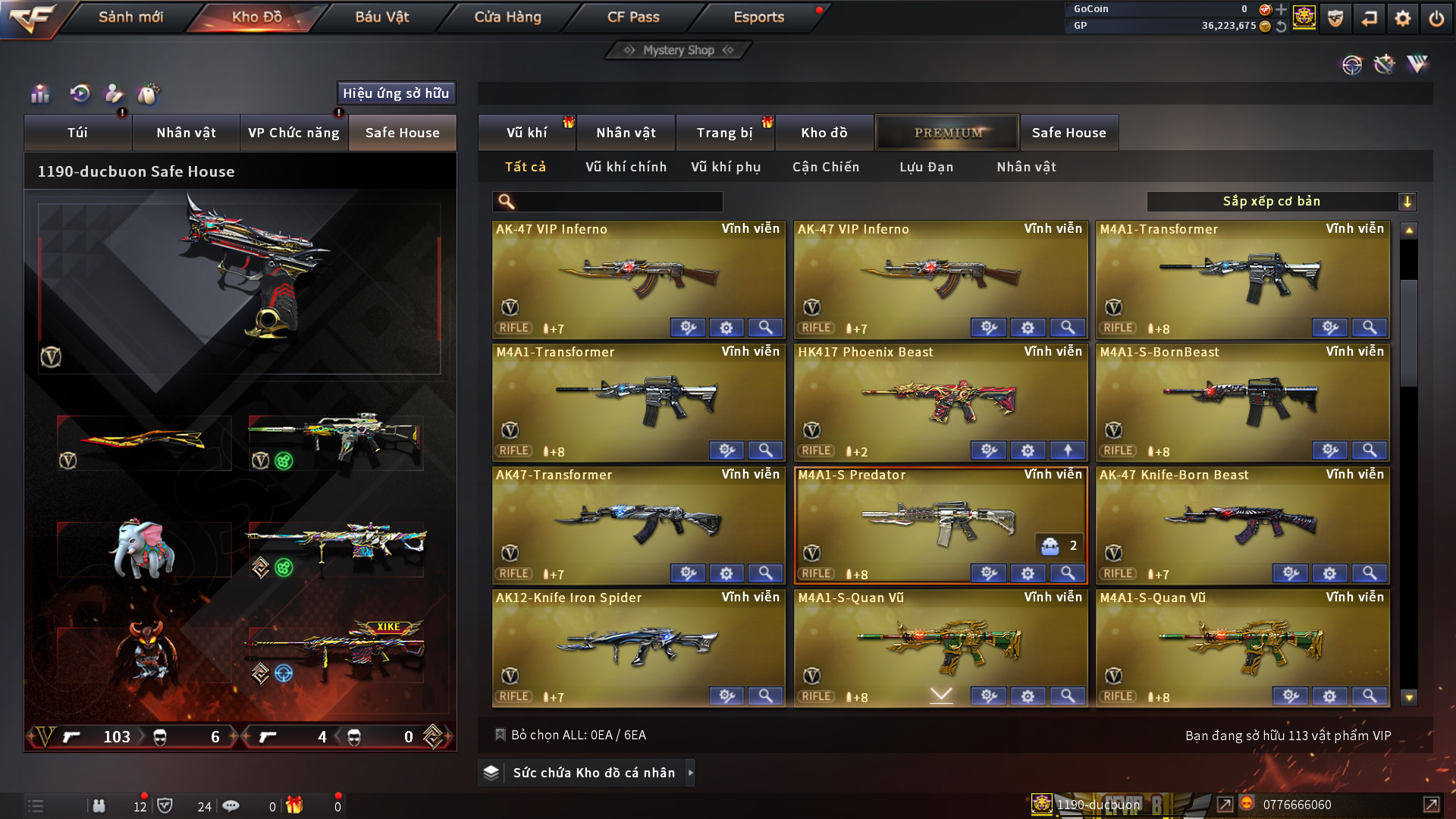
Task: Switch to the Trang bị tab
Action: point(724,133)
